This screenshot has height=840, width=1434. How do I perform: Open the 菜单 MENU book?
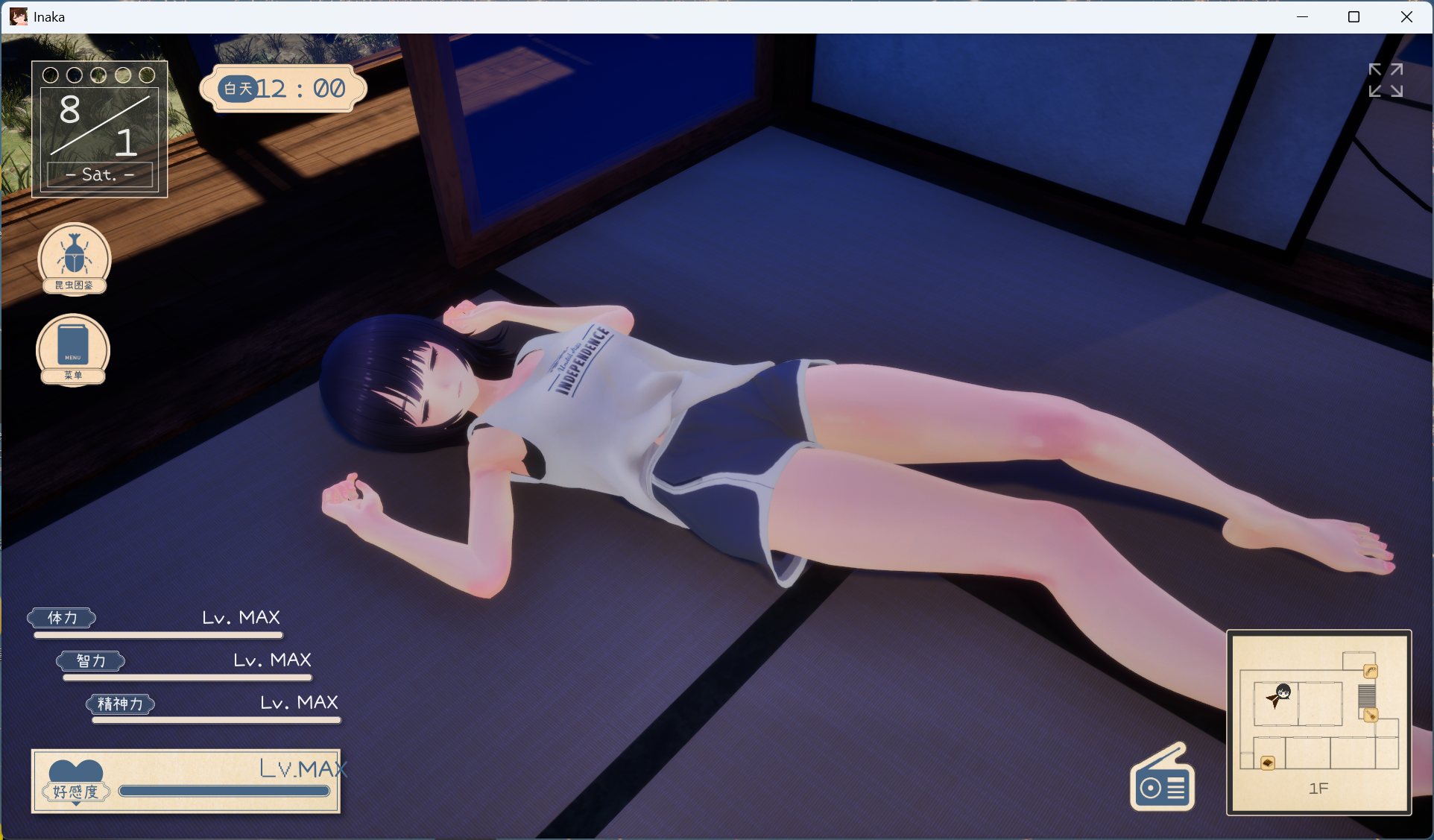[72, 350]
